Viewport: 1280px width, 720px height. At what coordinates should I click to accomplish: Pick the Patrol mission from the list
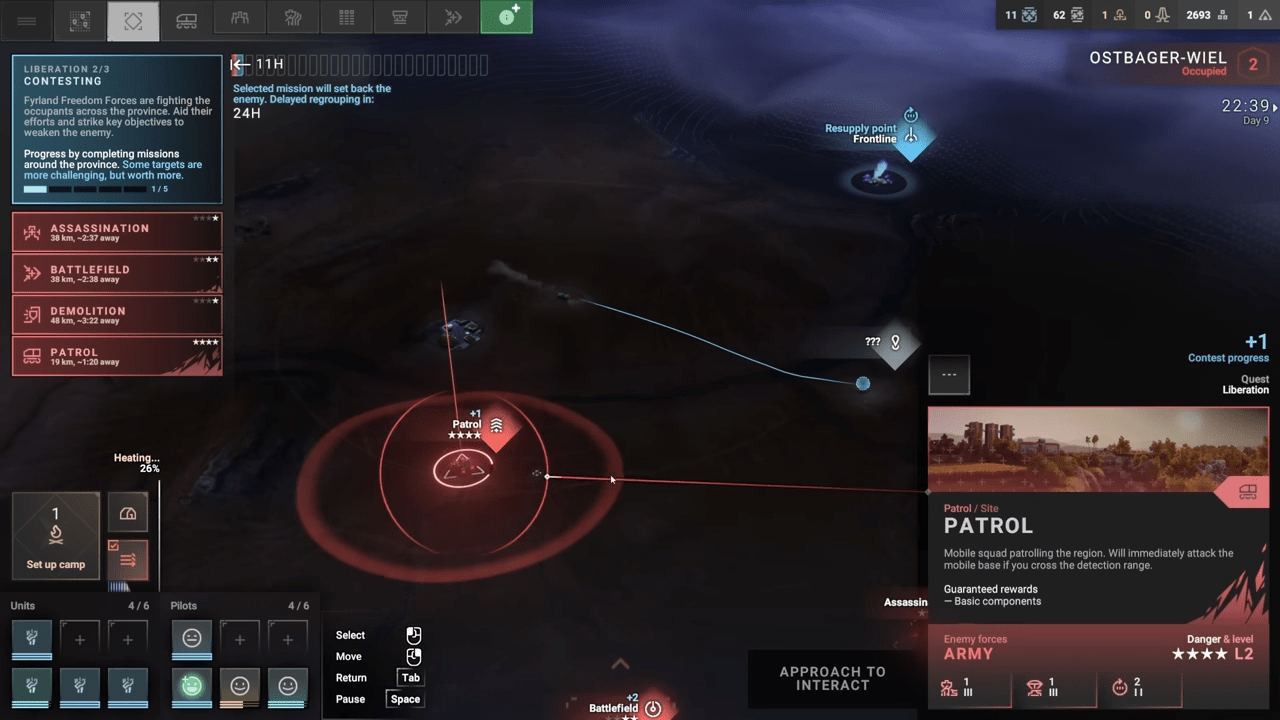point(117,356)
